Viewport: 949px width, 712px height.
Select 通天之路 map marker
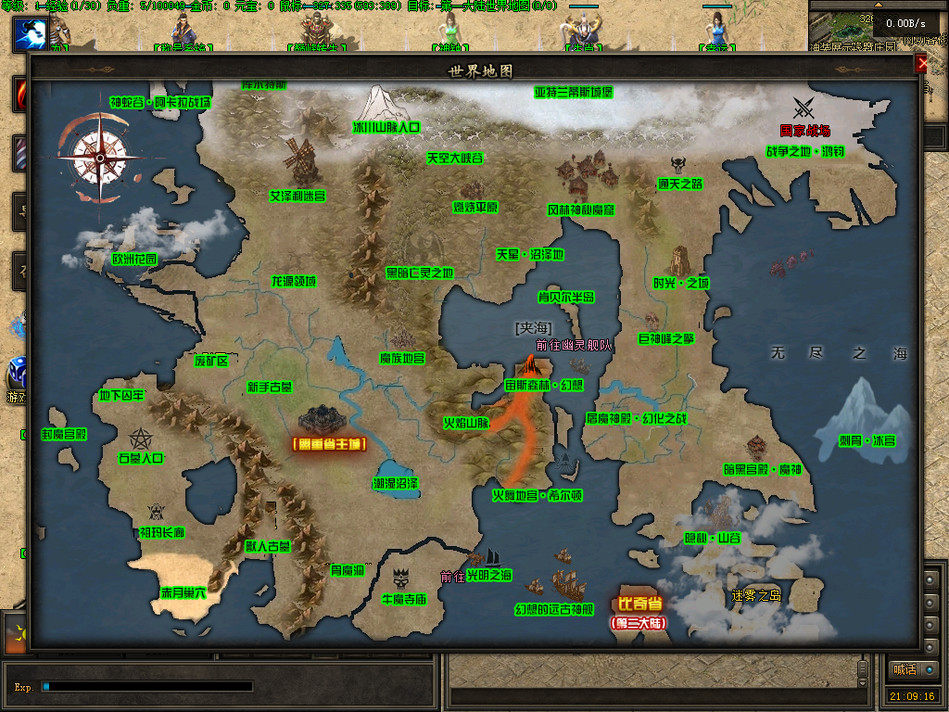(680, 184)
